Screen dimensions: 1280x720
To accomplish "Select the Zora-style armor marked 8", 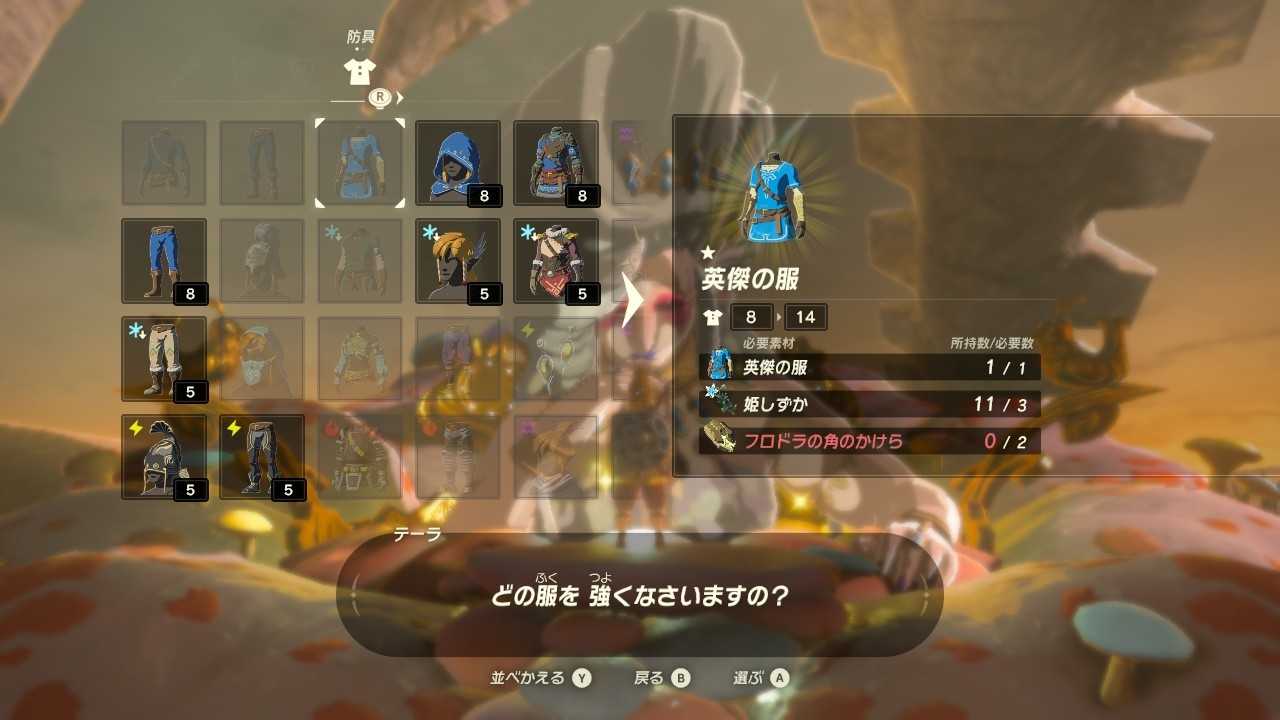I will 554,162.
